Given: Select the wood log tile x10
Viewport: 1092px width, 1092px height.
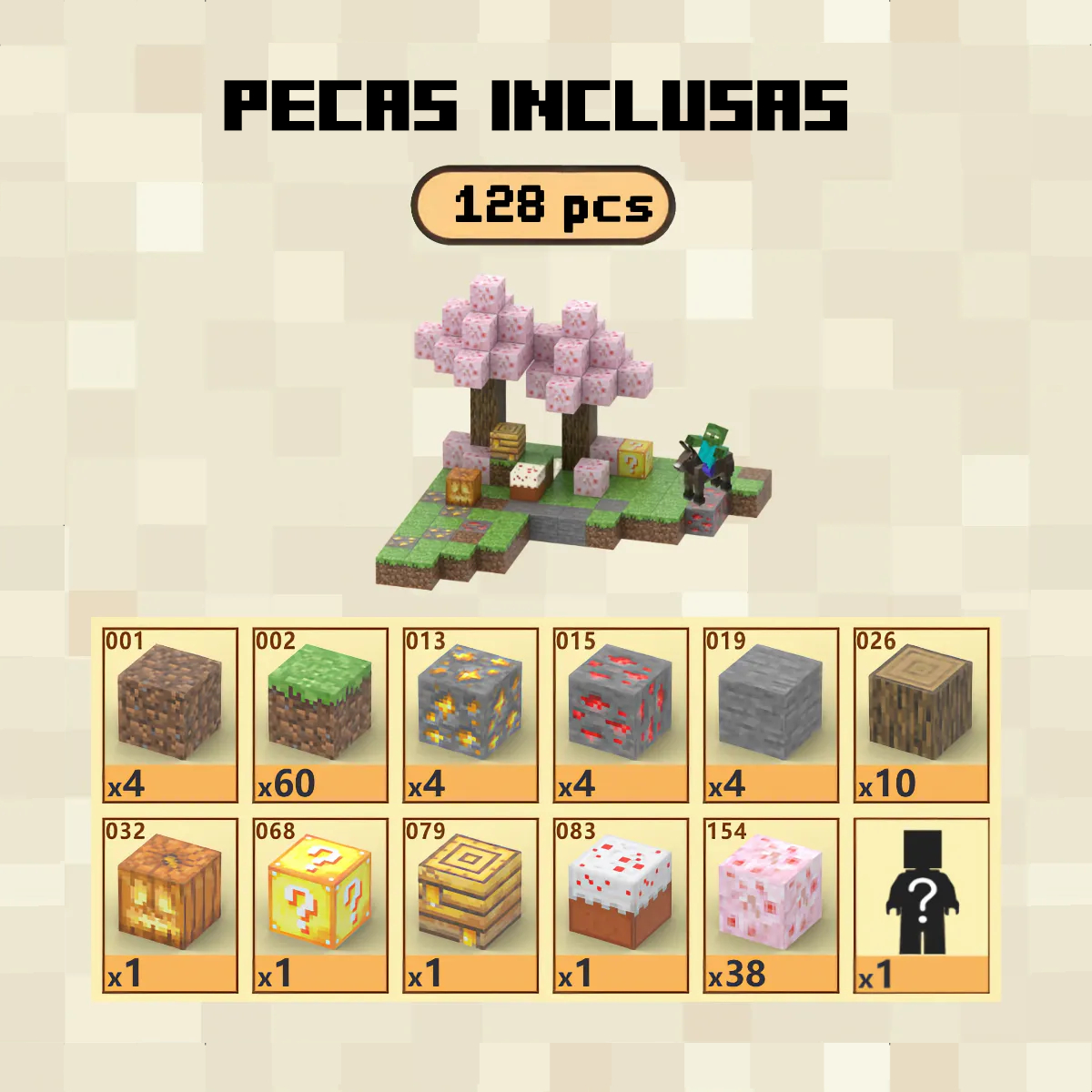Looking at the screenshot, I should (921, 715).
